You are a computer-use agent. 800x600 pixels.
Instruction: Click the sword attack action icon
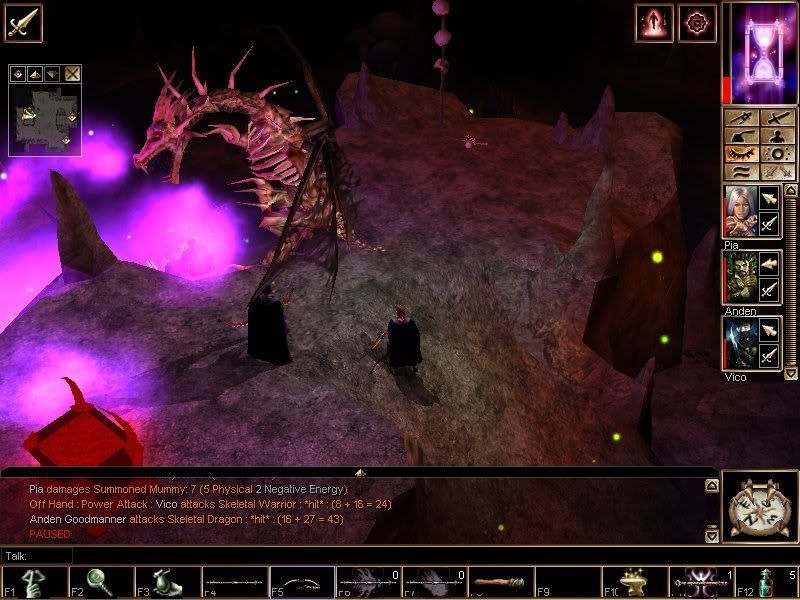point(22,22)
